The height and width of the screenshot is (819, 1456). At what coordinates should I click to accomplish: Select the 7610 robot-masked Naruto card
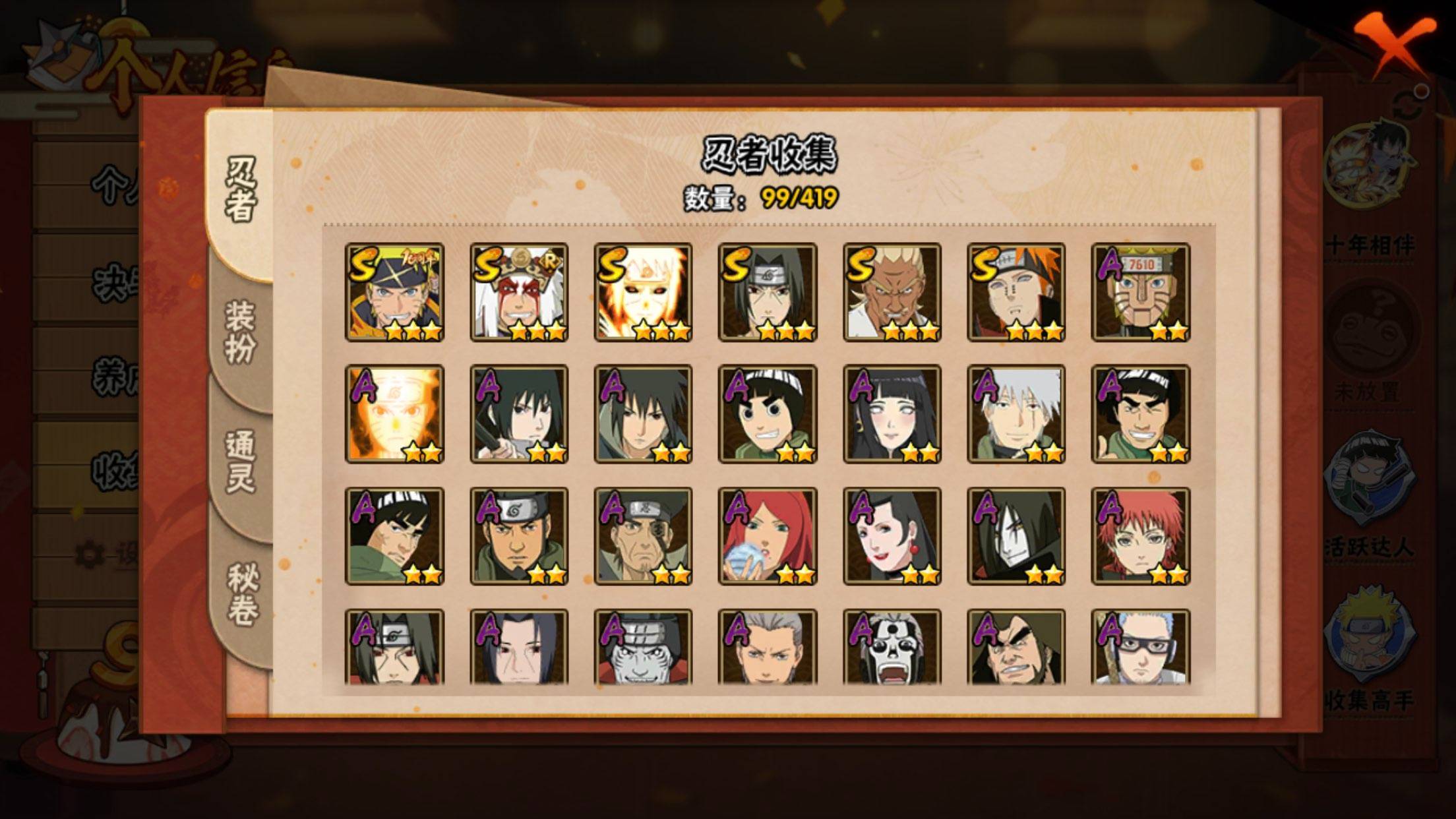1140,292
